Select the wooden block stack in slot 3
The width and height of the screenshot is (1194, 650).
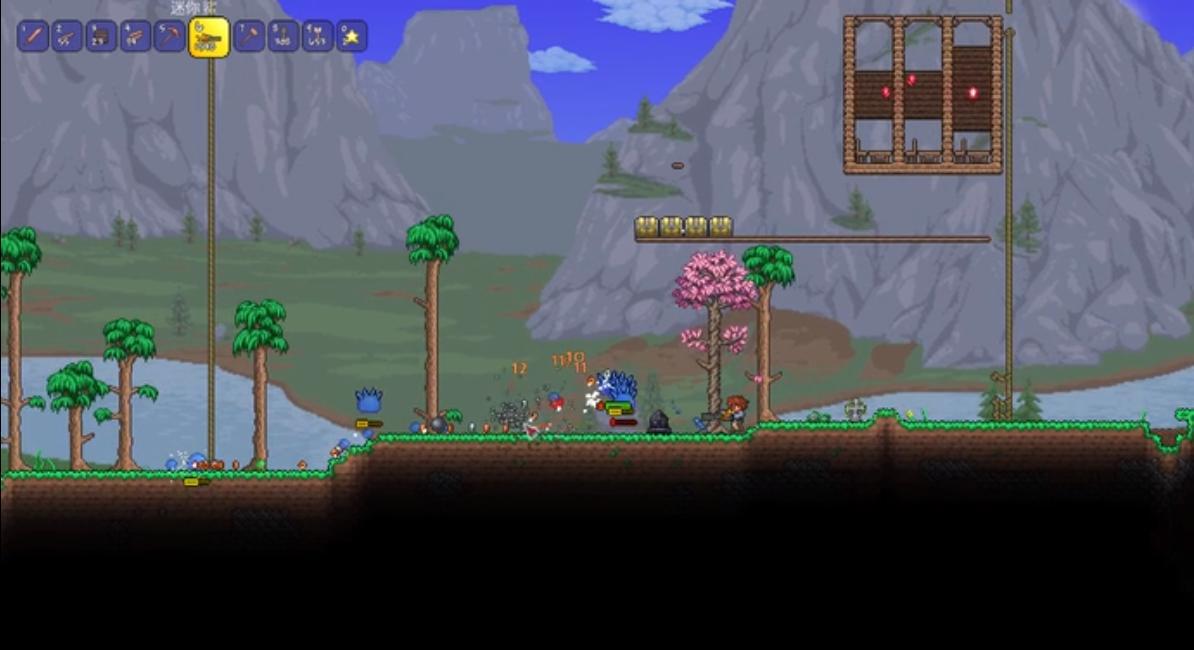[101, 37]
